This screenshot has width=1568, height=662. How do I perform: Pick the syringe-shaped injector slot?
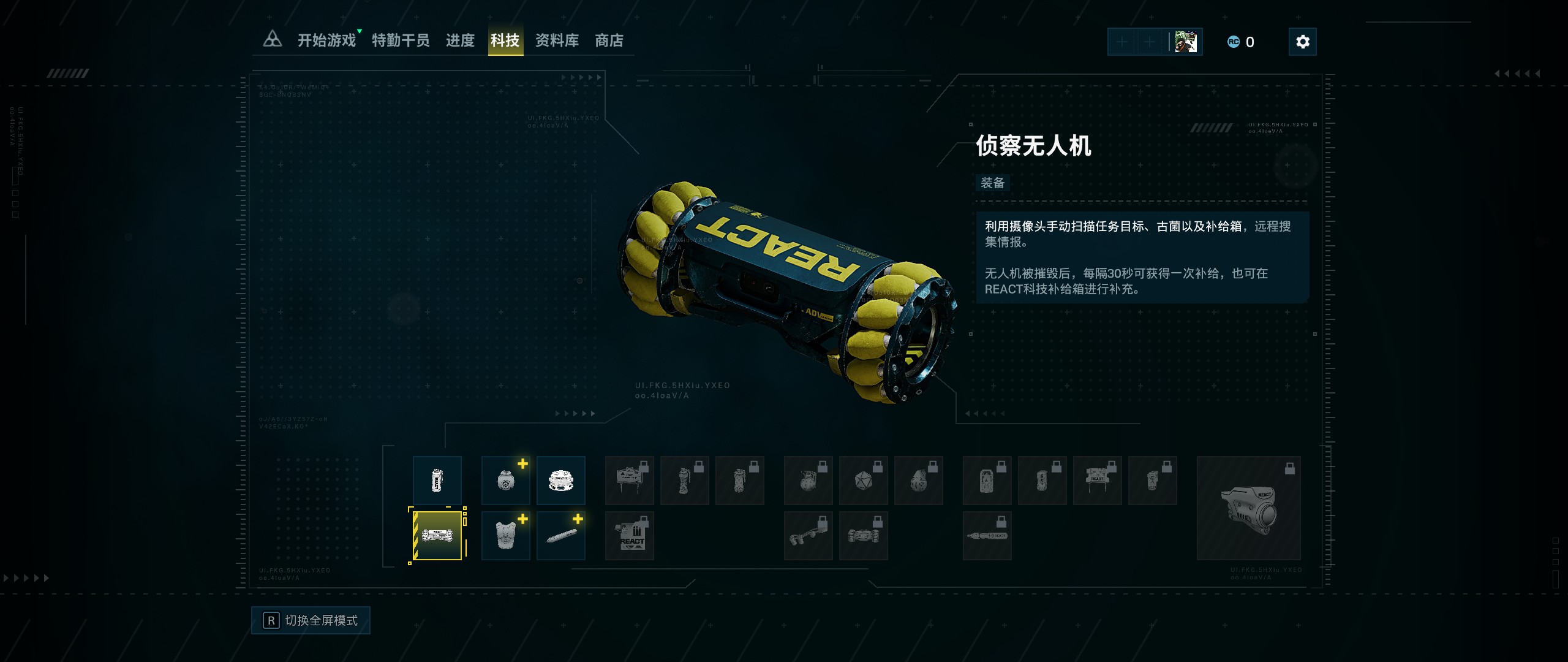point(560,536)
